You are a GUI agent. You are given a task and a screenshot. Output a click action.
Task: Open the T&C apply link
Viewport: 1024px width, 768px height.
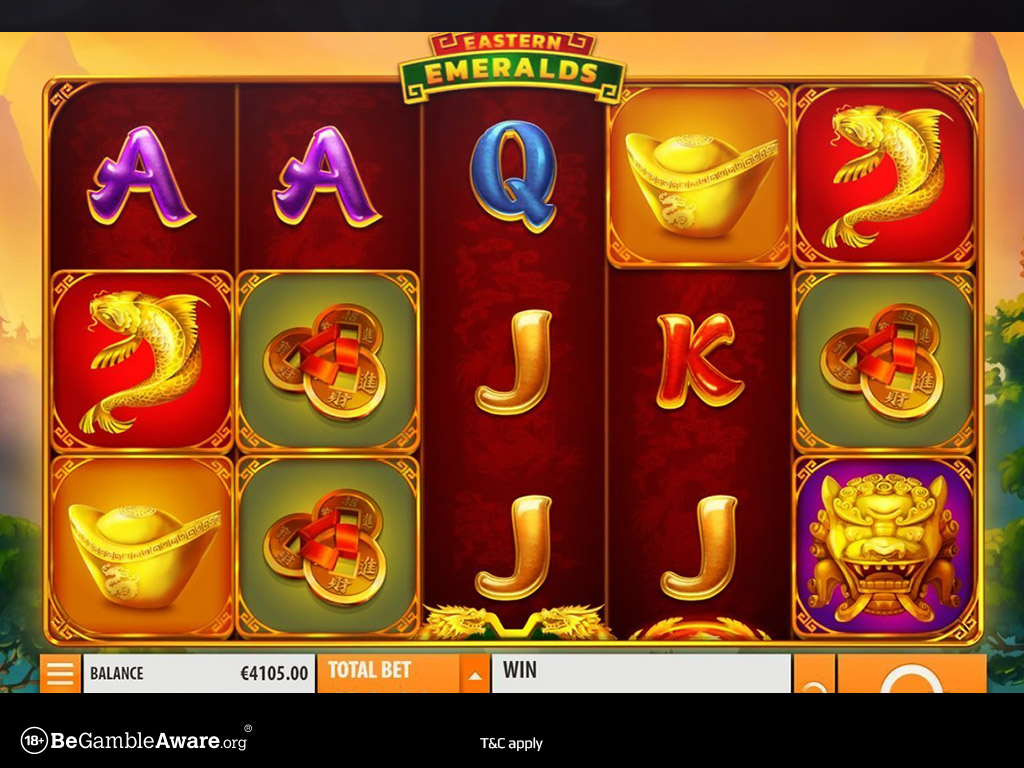click(x=511, y=743)
